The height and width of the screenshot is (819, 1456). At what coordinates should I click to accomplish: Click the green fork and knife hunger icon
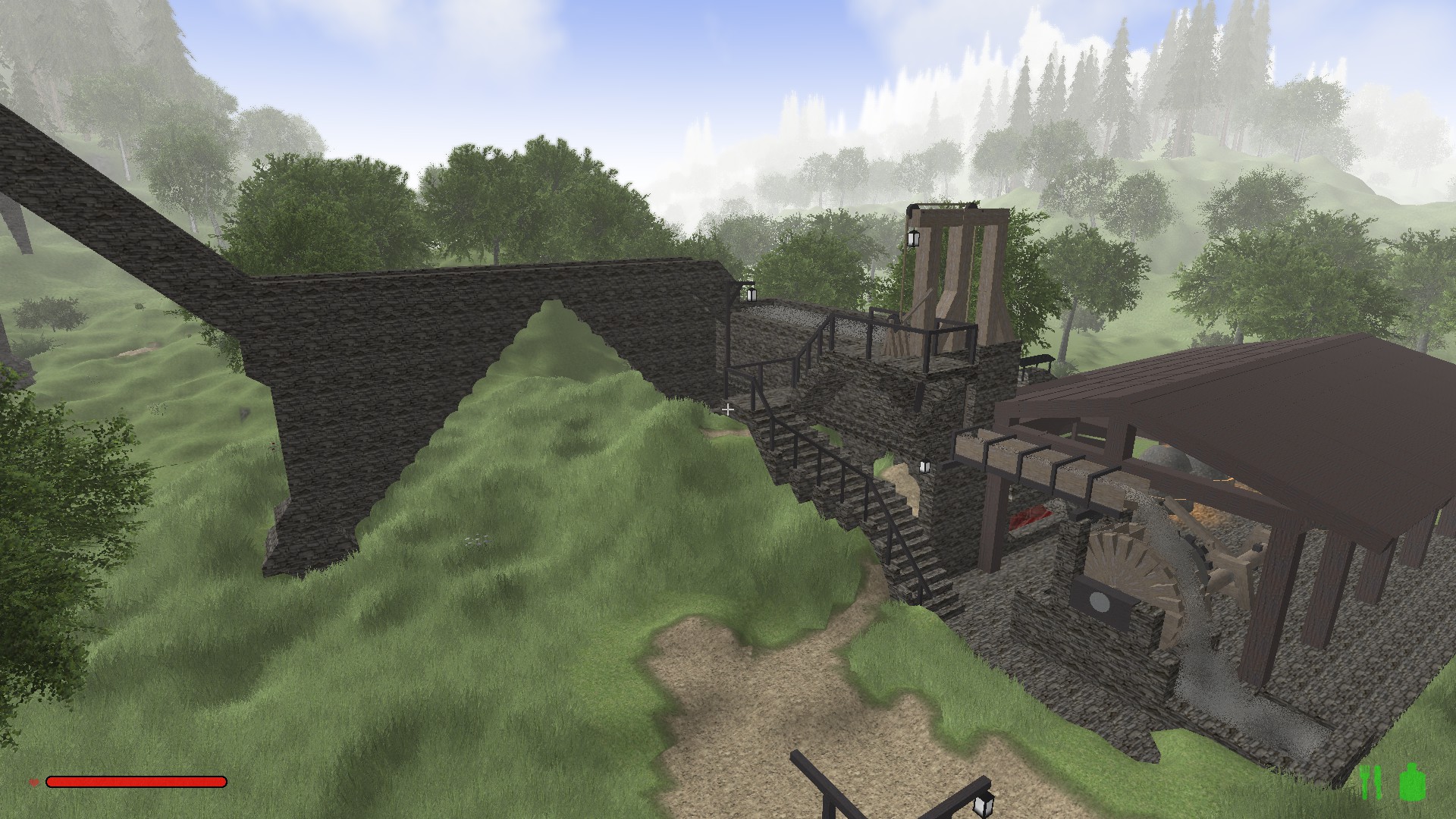point(1370,782)
